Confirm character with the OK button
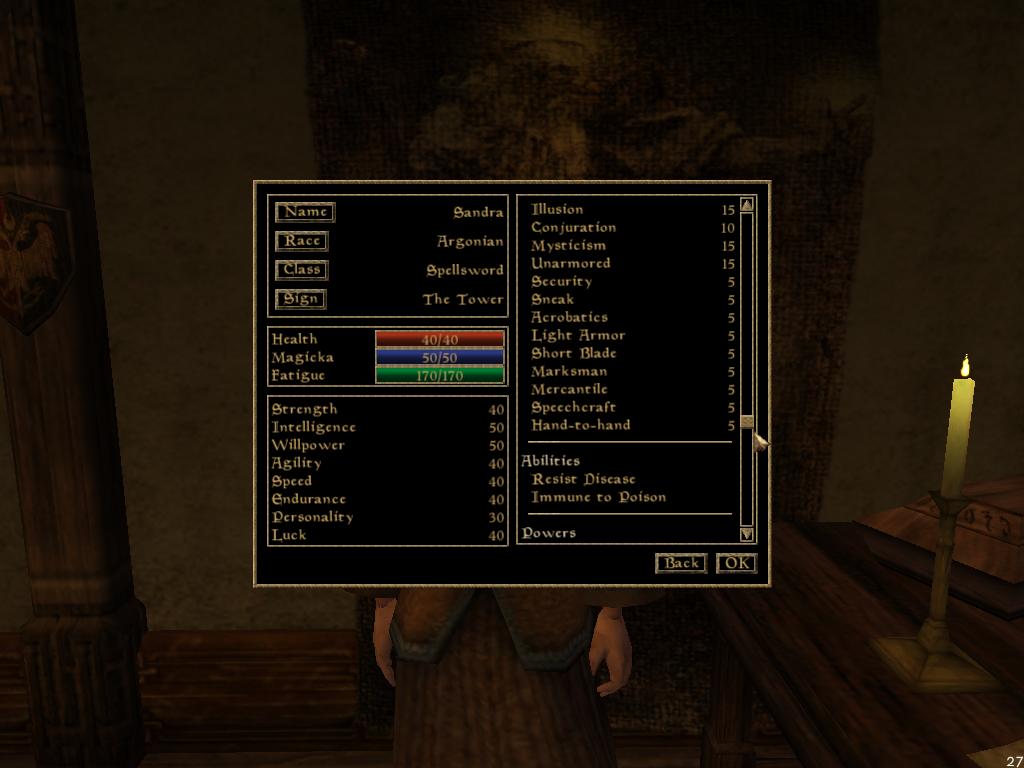Image resolution: width=1024 pixels, height=768 pixels. click(737, 563)
